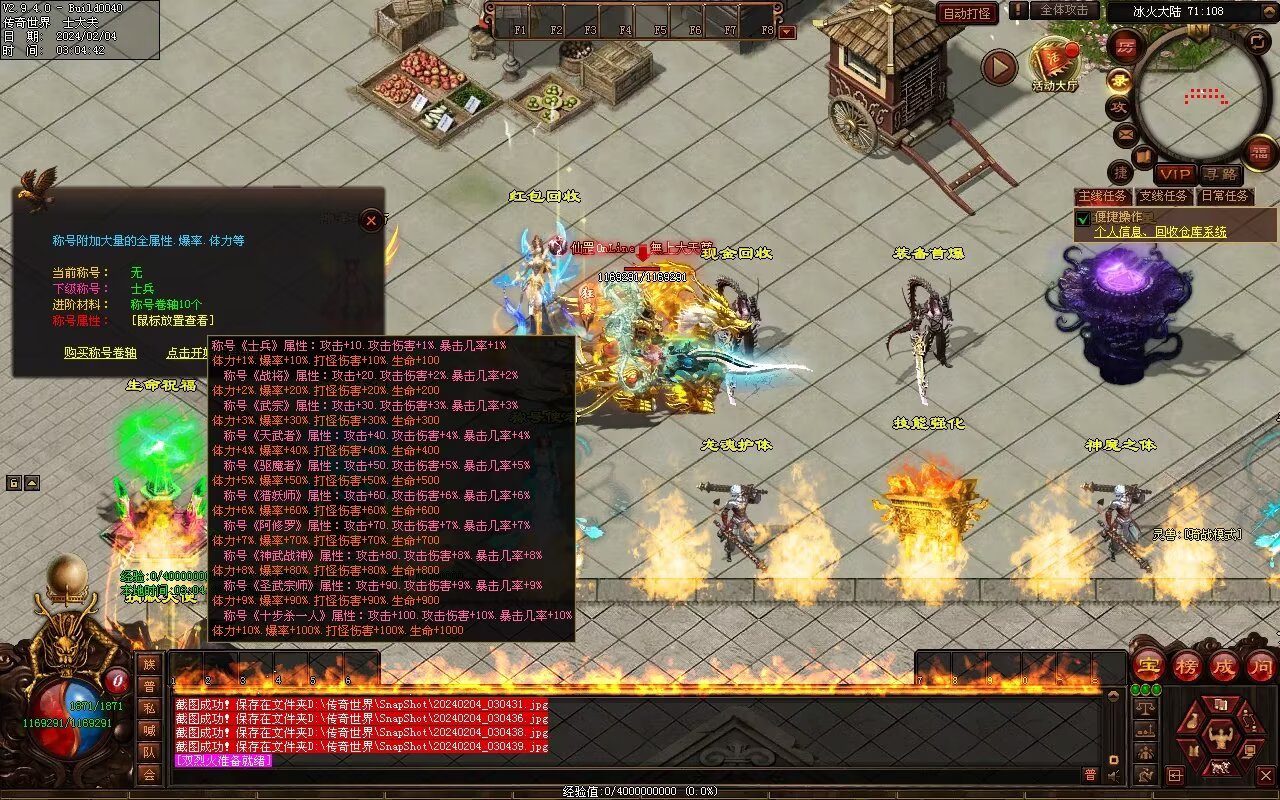1280x800 pixels.
Task: Open the 个人信息、回收仓库系统 link
Action: point(1160,232)
